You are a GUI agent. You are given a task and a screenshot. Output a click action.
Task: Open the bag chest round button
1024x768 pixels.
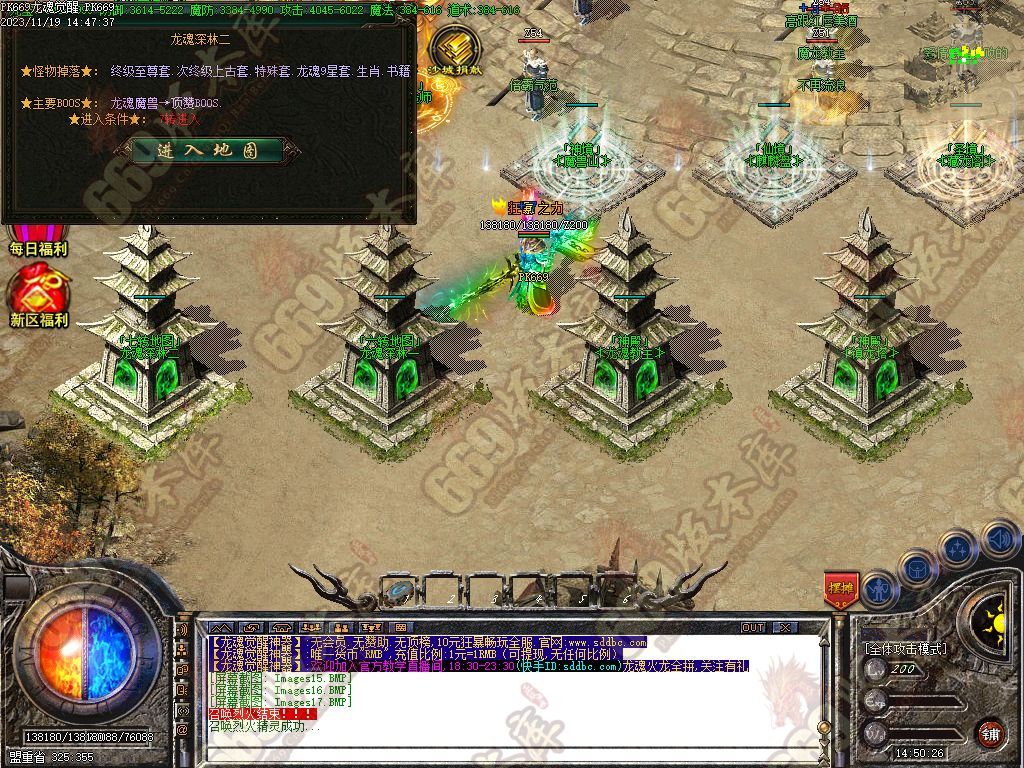pyautogui.click(x=917, y=568)
